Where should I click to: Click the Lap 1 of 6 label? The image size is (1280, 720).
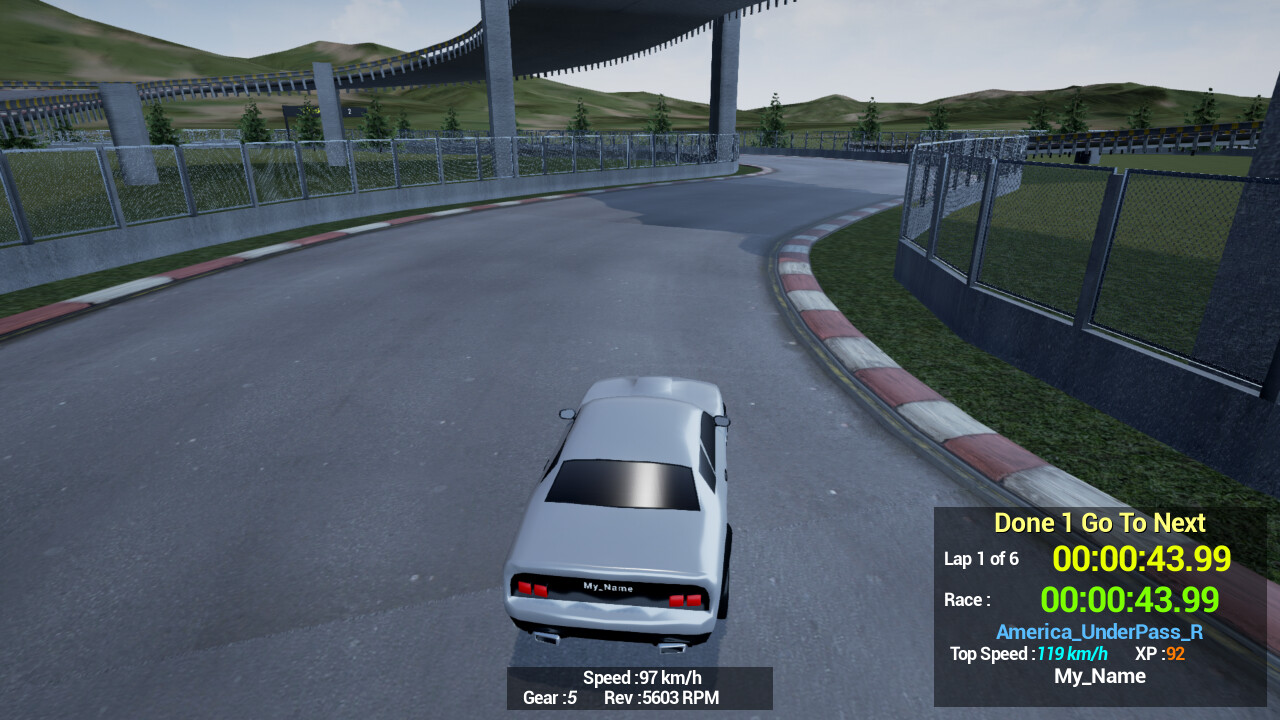982,560
